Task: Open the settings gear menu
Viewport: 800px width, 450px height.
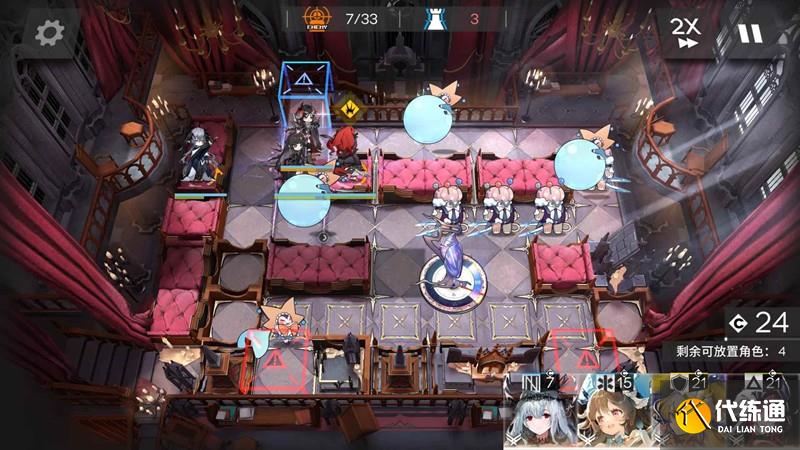Action: pos(49,32)
